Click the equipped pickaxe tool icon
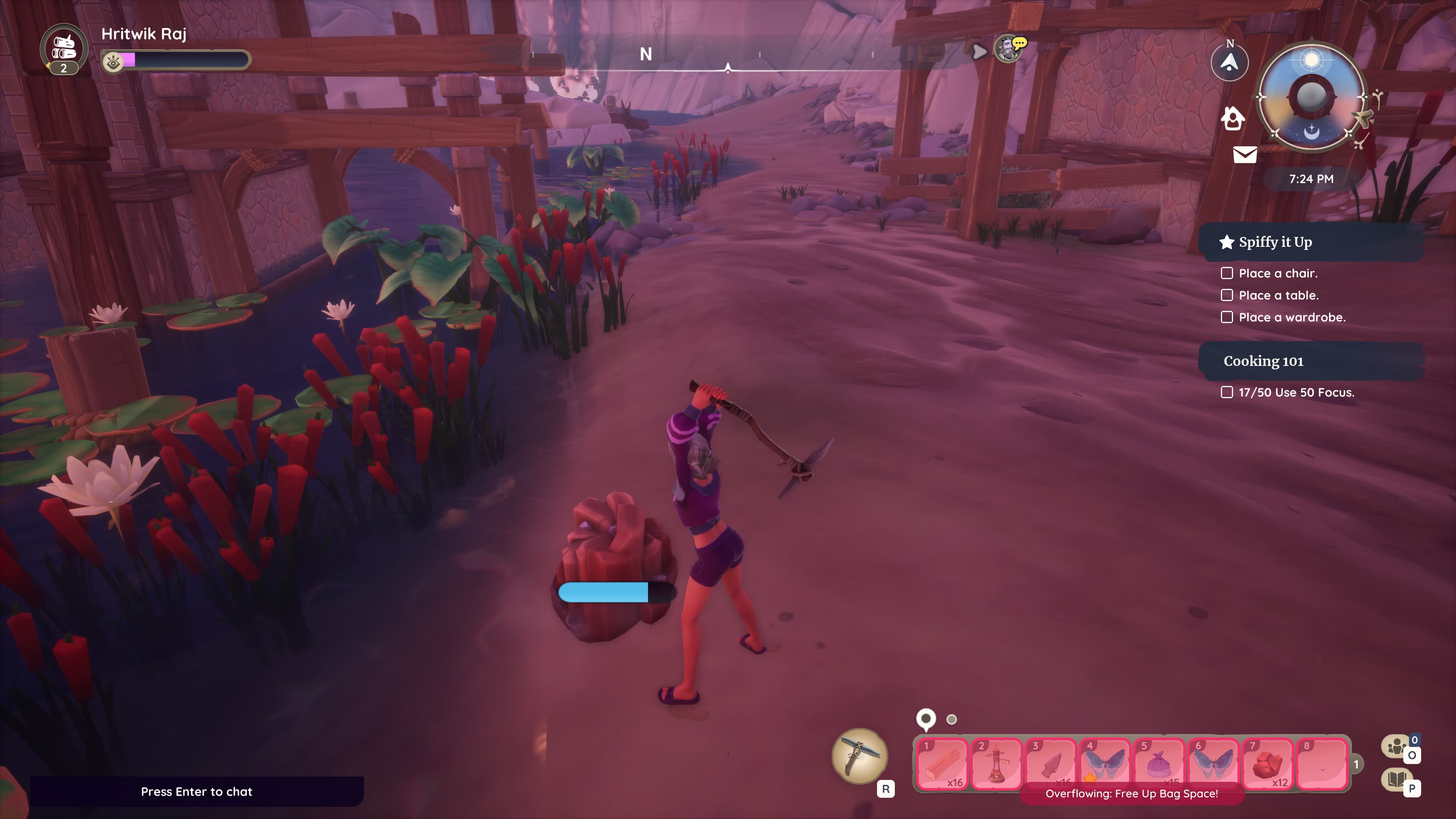The image size is (1456, 819). [x=859, y=756]
